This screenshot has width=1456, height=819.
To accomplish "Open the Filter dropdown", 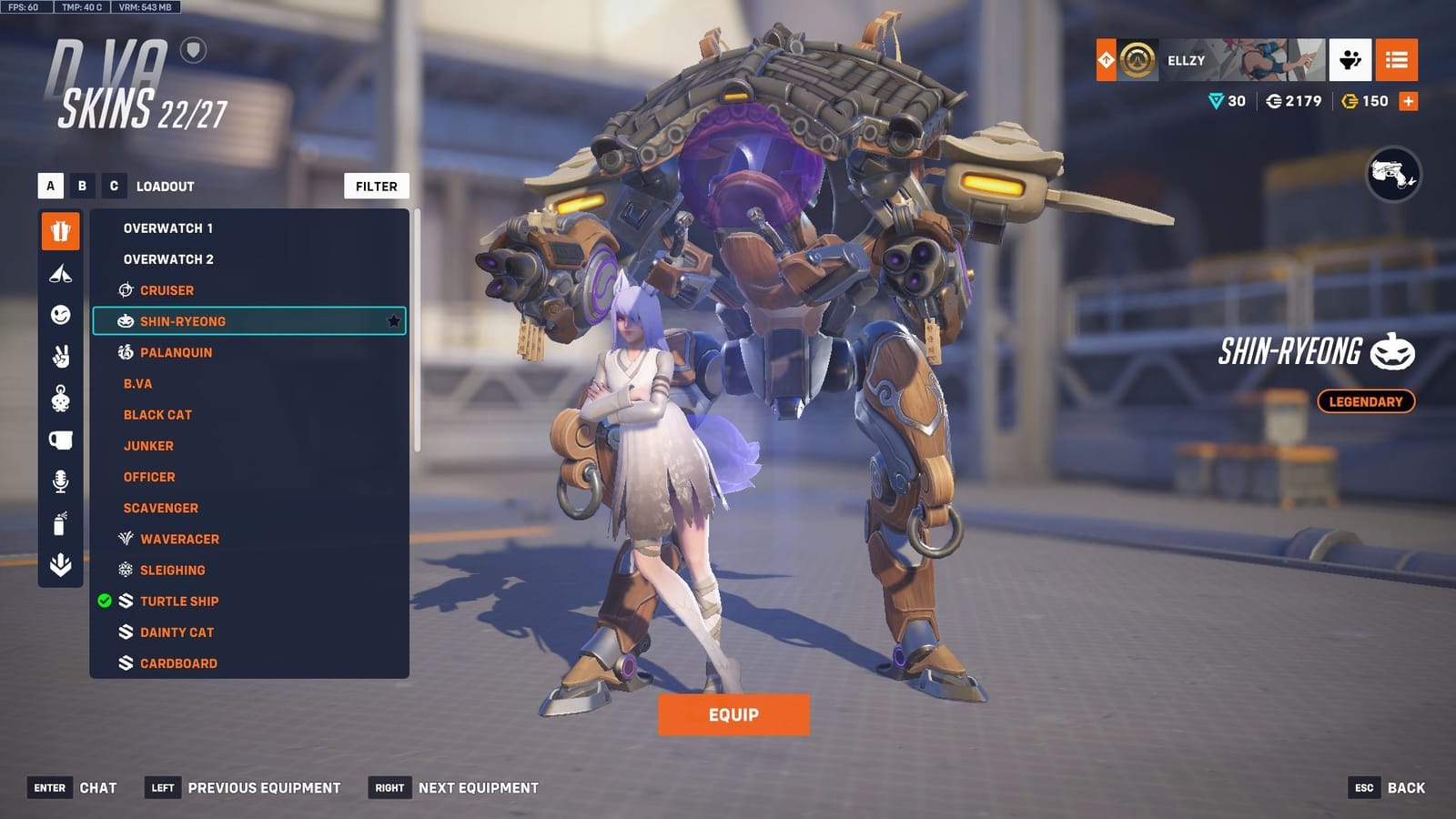I will pos(376,186).
